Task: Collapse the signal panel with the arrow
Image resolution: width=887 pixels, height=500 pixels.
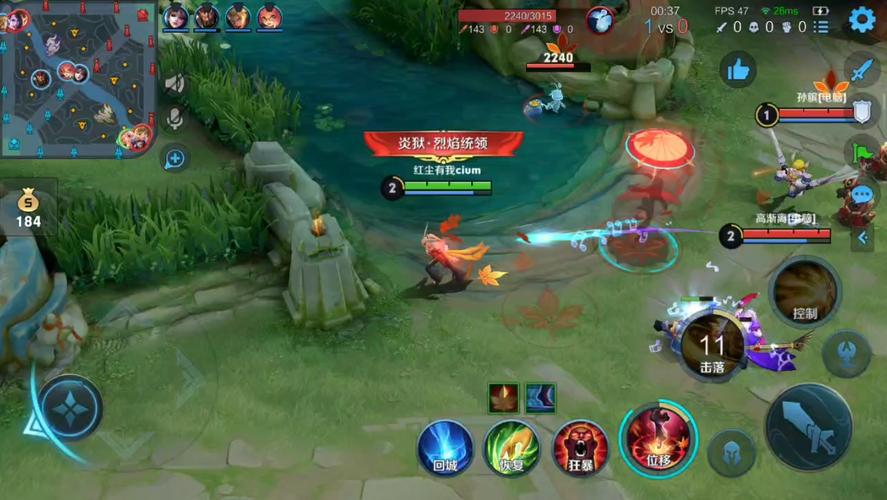Action: tap(862, 238)
